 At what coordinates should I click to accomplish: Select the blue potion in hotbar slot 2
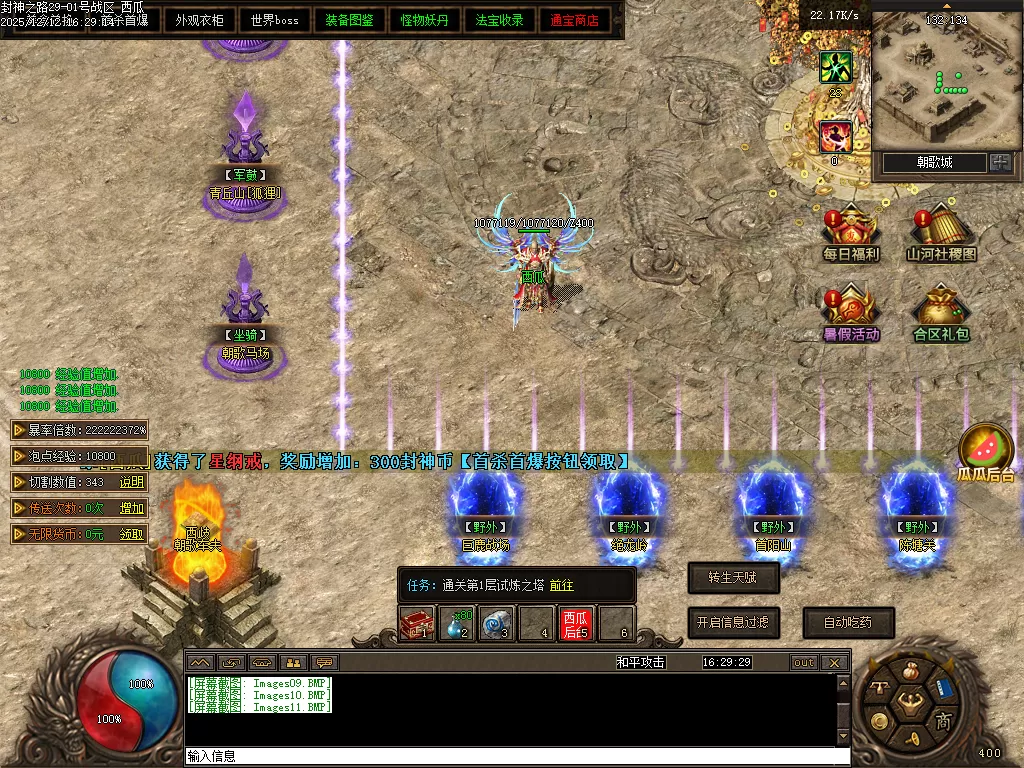tap(456, 624)
